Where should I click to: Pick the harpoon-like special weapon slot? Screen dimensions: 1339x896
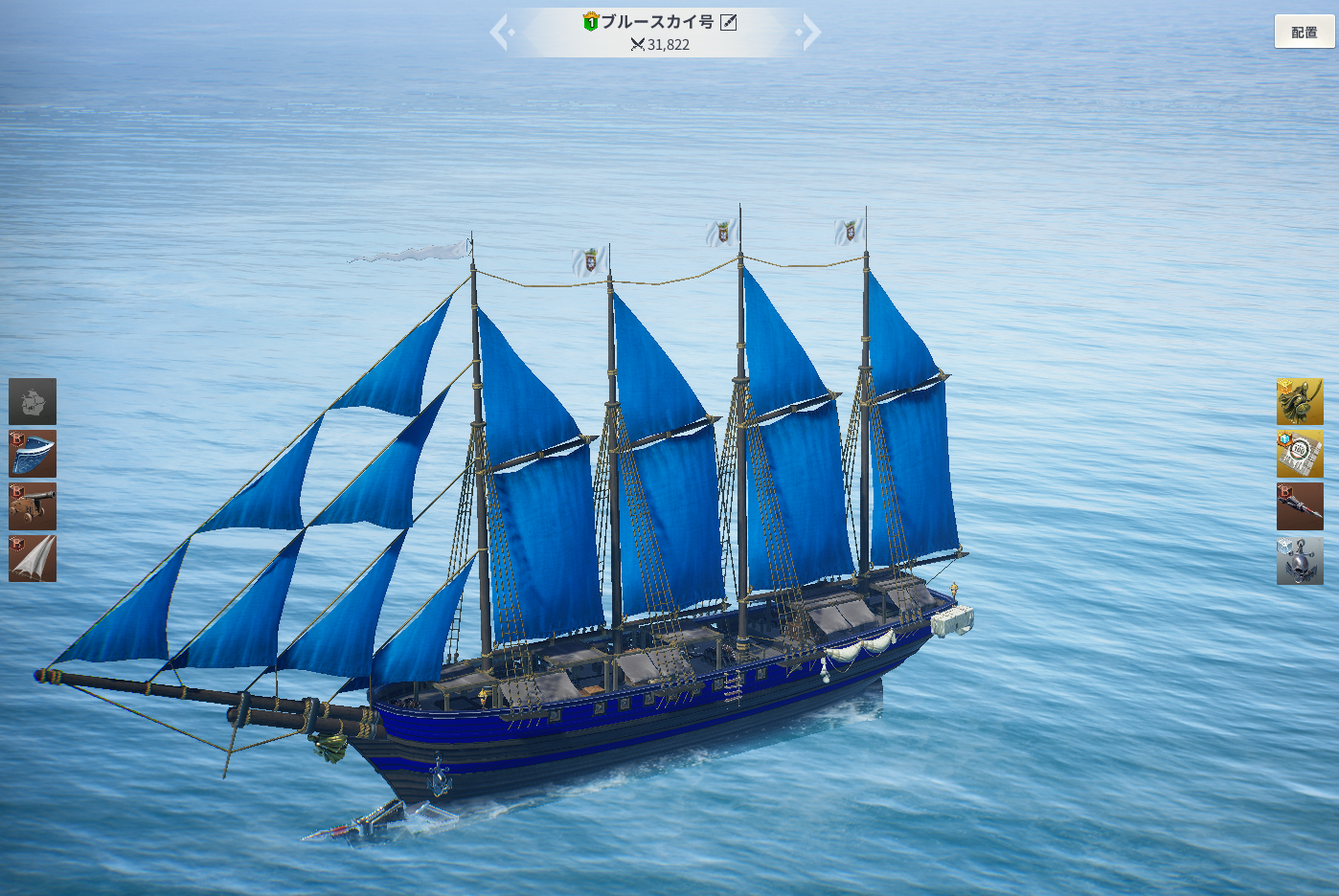[x=1300, y=505]
